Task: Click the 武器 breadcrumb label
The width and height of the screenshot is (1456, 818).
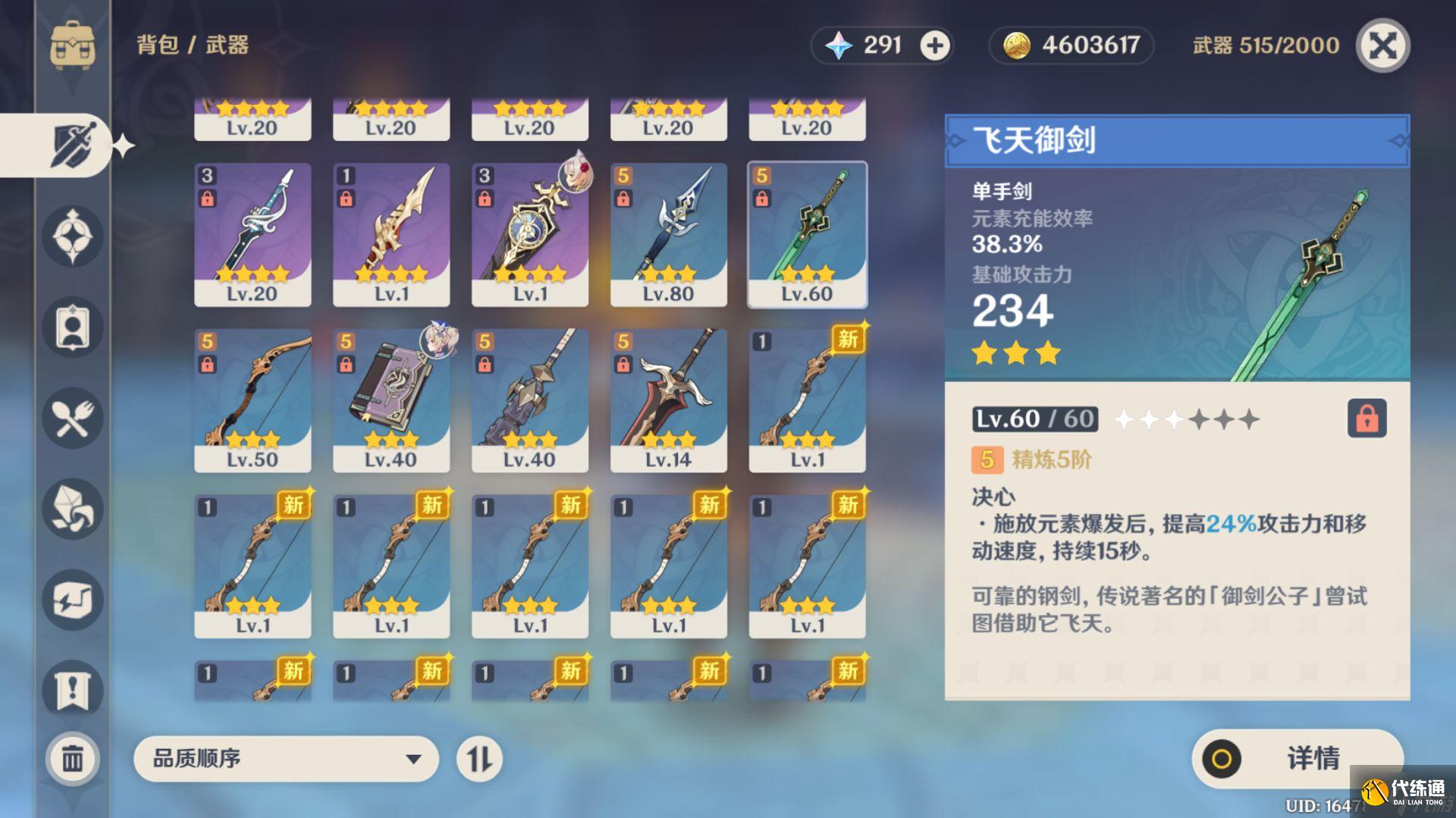Action: (227, 45)
